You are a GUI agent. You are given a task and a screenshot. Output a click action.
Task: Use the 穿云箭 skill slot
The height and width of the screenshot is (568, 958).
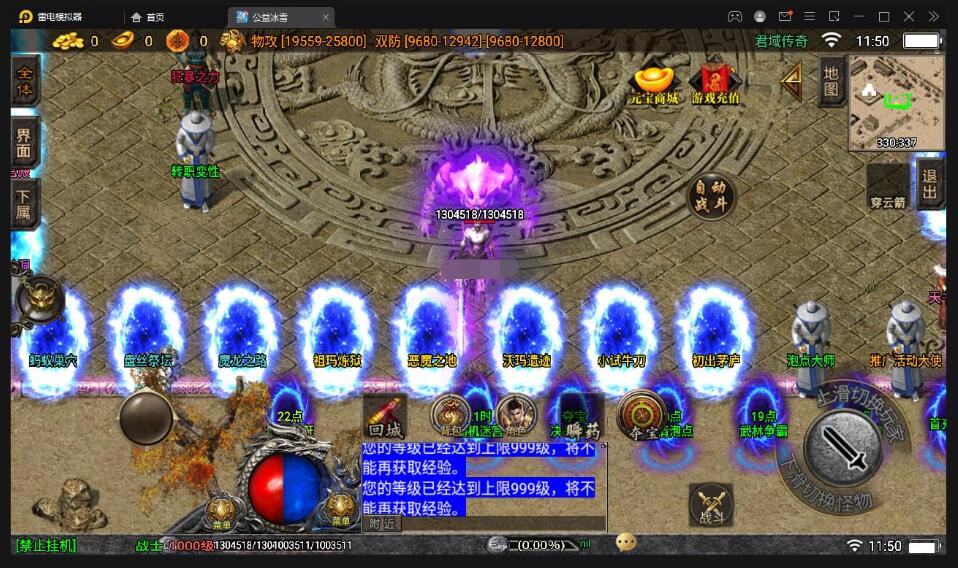coord(886,187)
